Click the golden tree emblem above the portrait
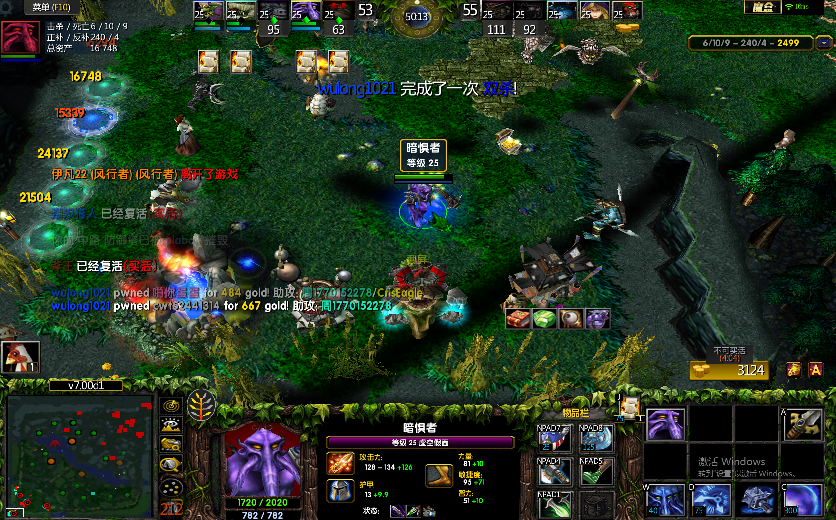The width and height of the screenshot is (836, 520). pos(201,406)
